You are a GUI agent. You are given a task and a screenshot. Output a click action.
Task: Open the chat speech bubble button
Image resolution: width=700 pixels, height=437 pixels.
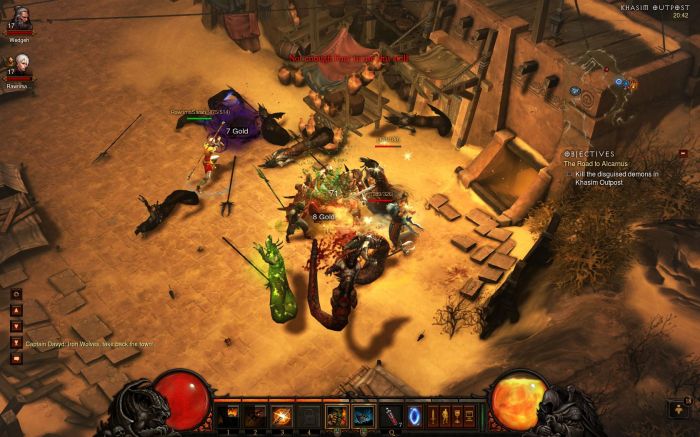(x=16, y=358)
